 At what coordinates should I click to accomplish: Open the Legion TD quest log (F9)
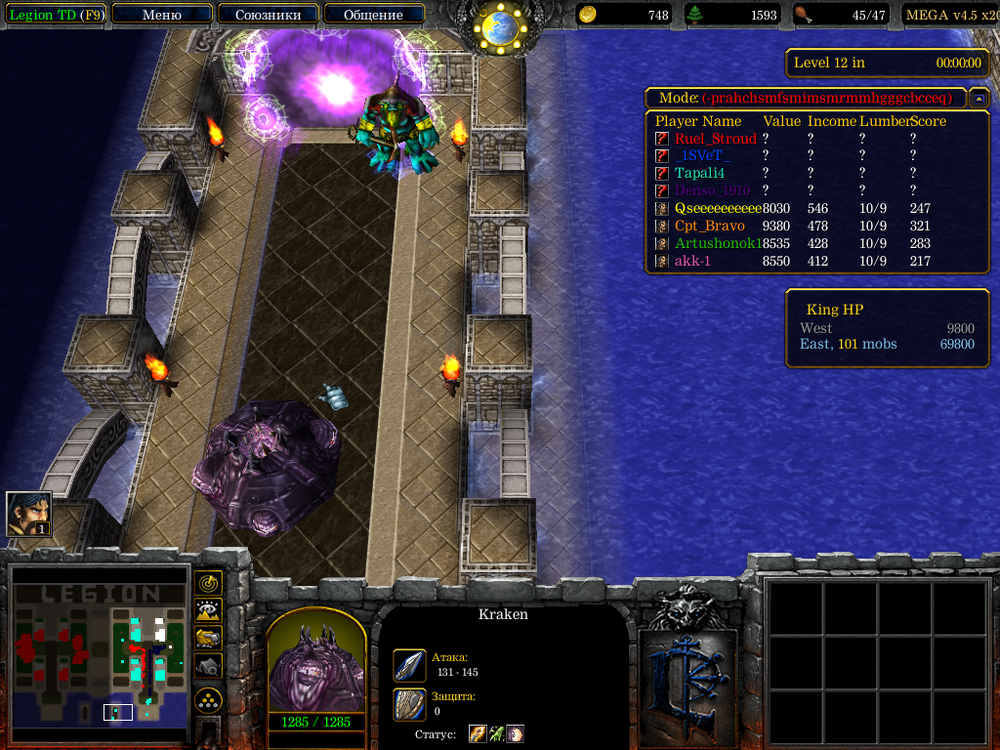click(x=55, y=15)
